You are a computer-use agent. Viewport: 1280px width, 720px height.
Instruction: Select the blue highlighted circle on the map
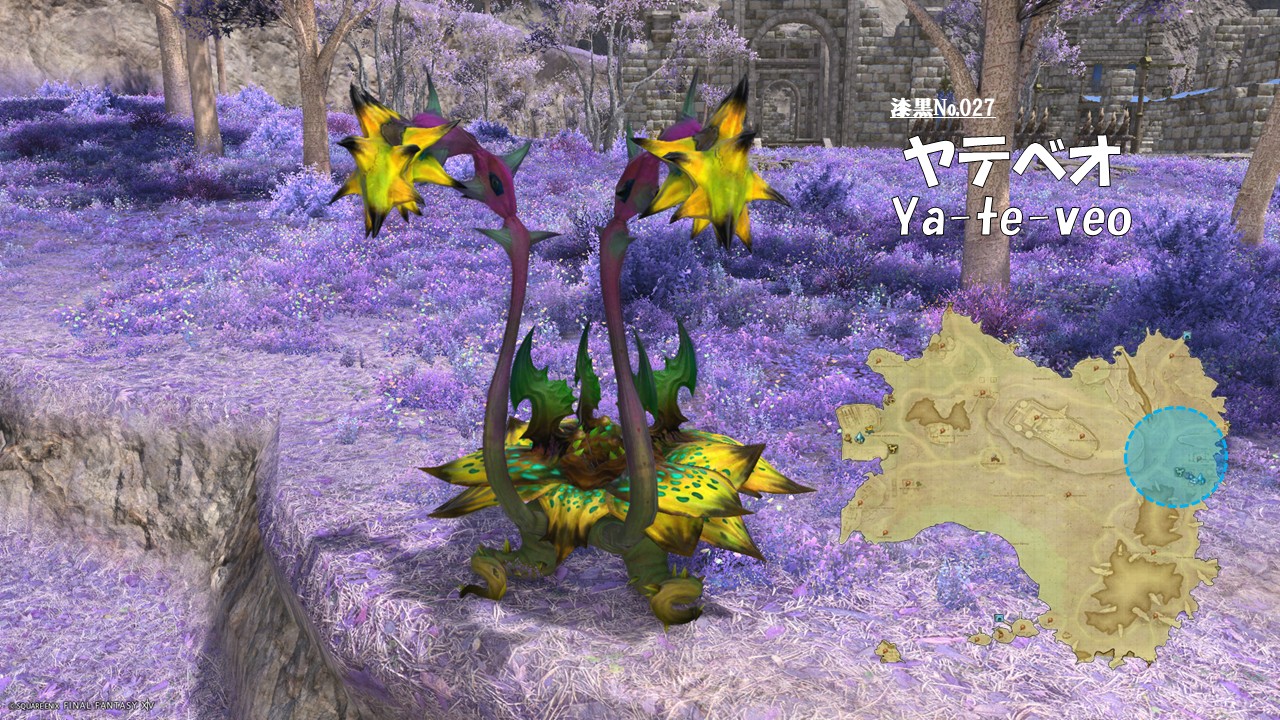(x=1175, y=457)
